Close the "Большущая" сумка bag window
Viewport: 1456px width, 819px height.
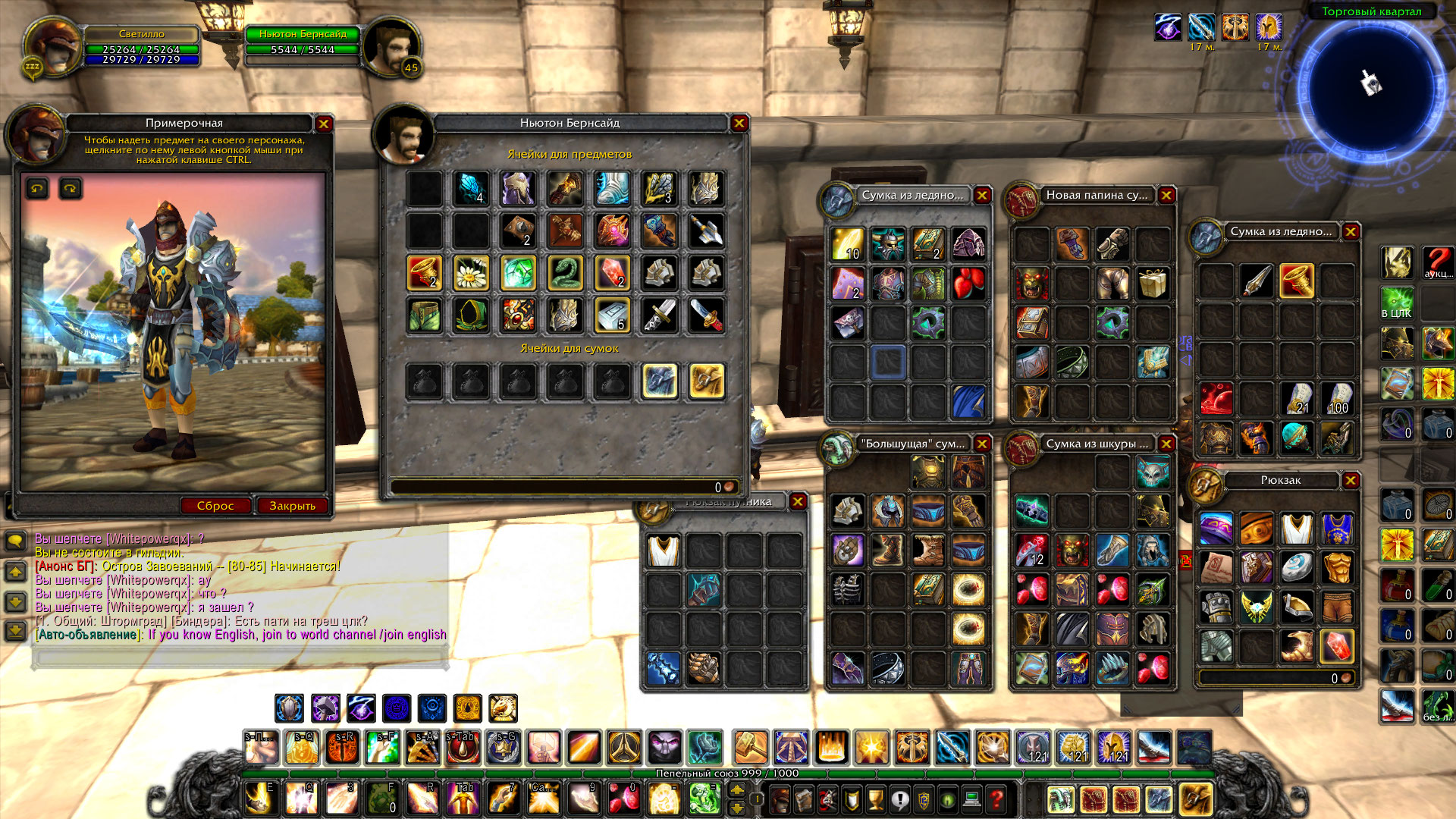coord(982,444)
